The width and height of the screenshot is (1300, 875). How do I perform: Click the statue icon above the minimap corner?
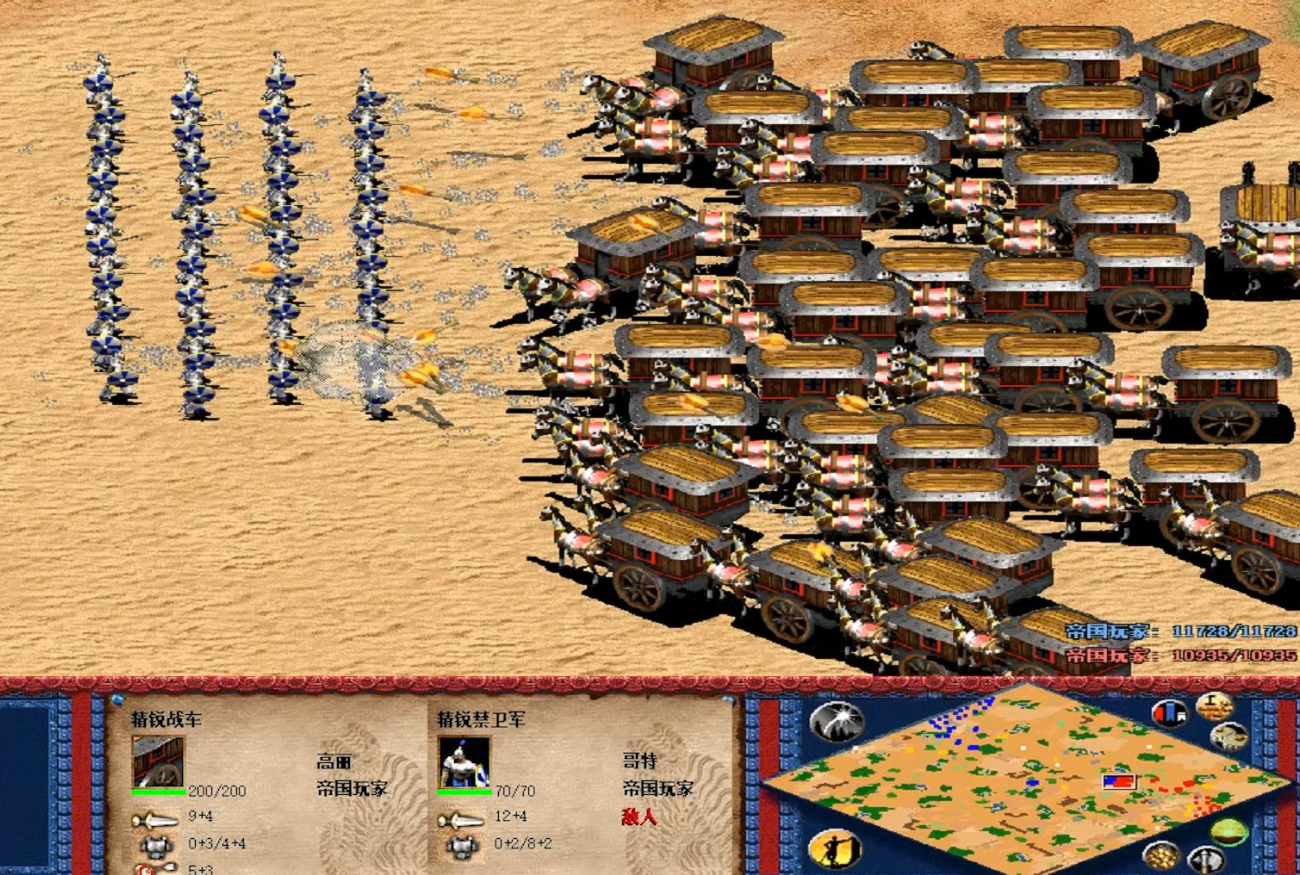coord(1214,706)
